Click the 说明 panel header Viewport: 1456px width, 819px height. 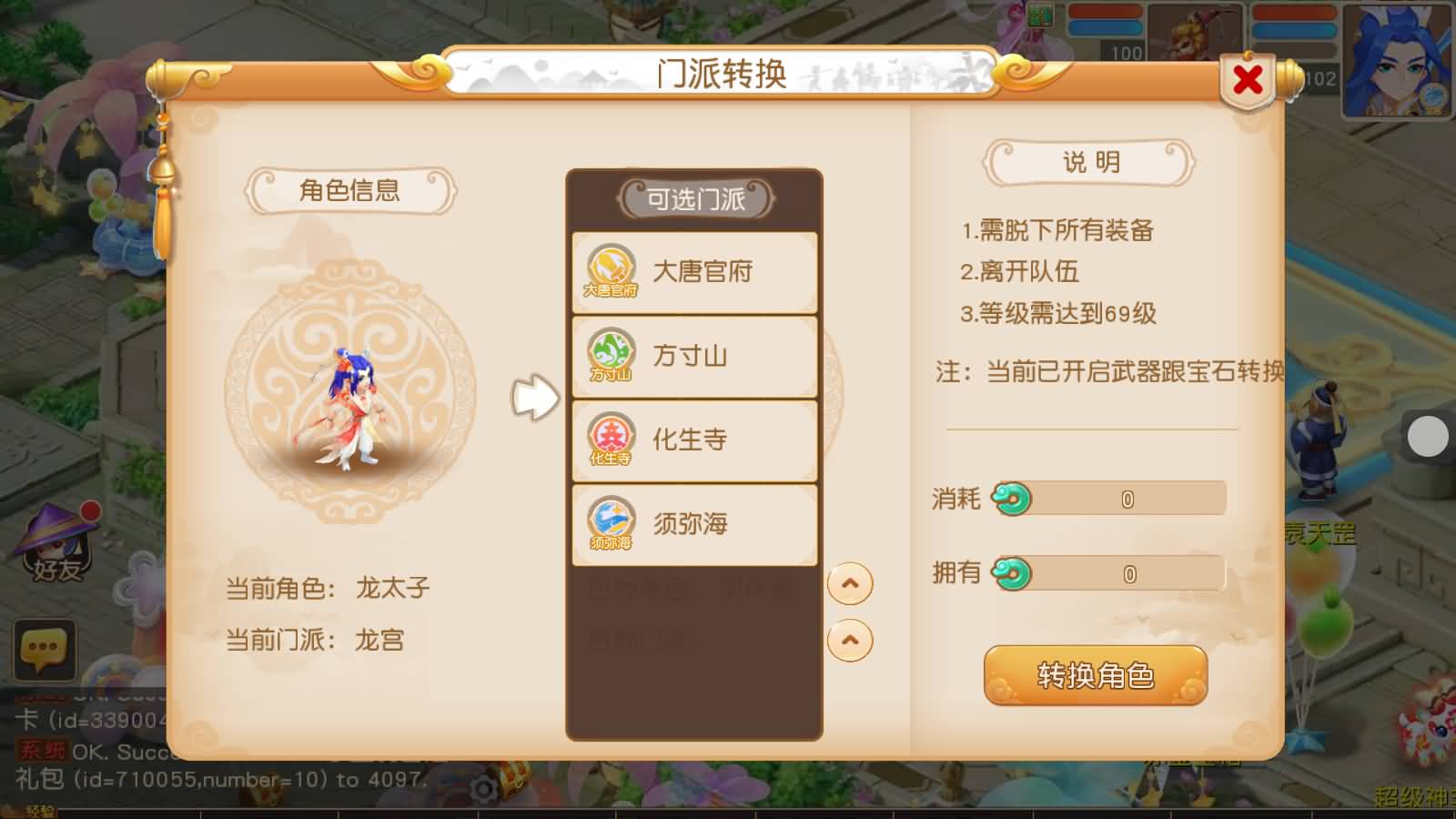click(x=1089, y=159)
